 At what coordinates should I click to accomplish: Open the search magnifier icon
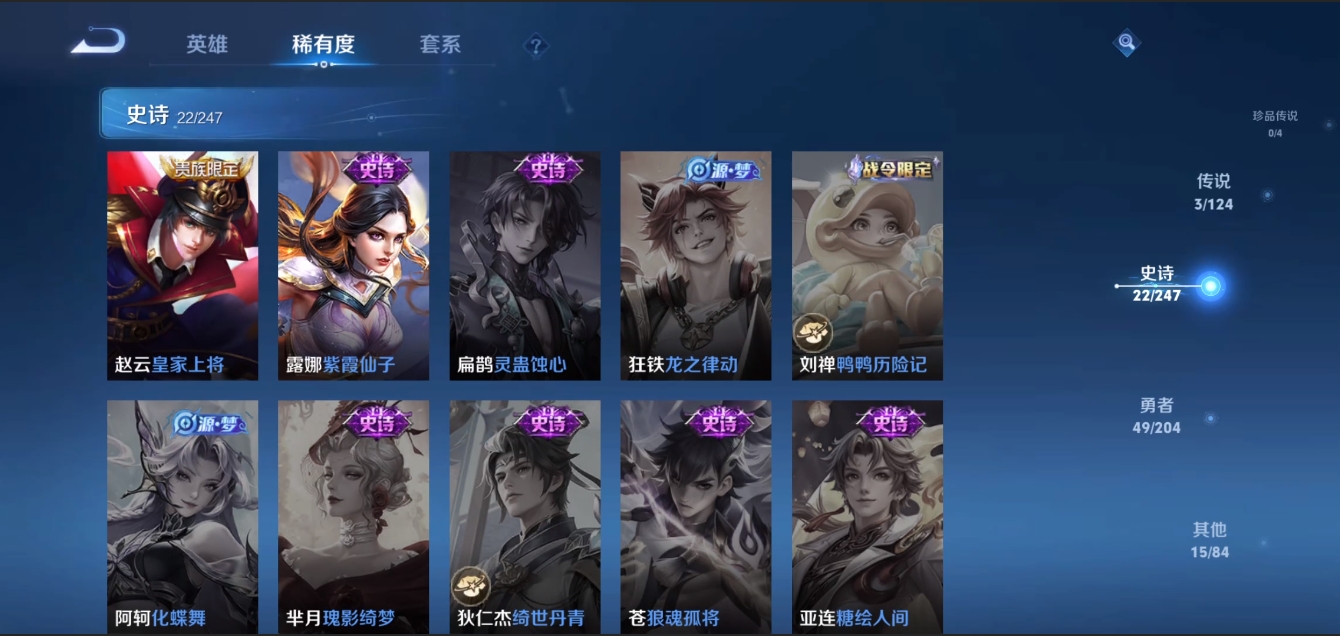1127,43
